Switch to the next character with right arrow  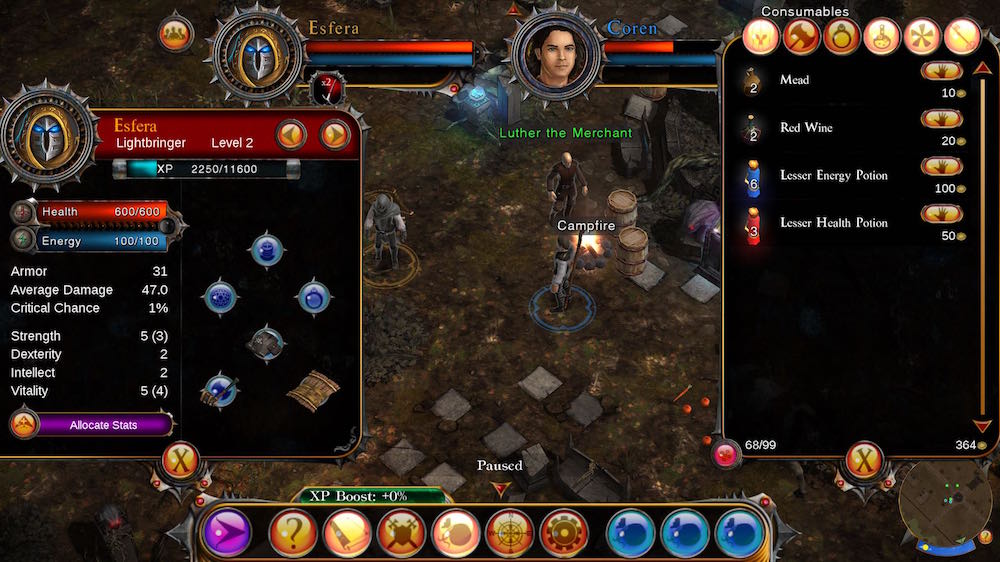pos(334,134)
